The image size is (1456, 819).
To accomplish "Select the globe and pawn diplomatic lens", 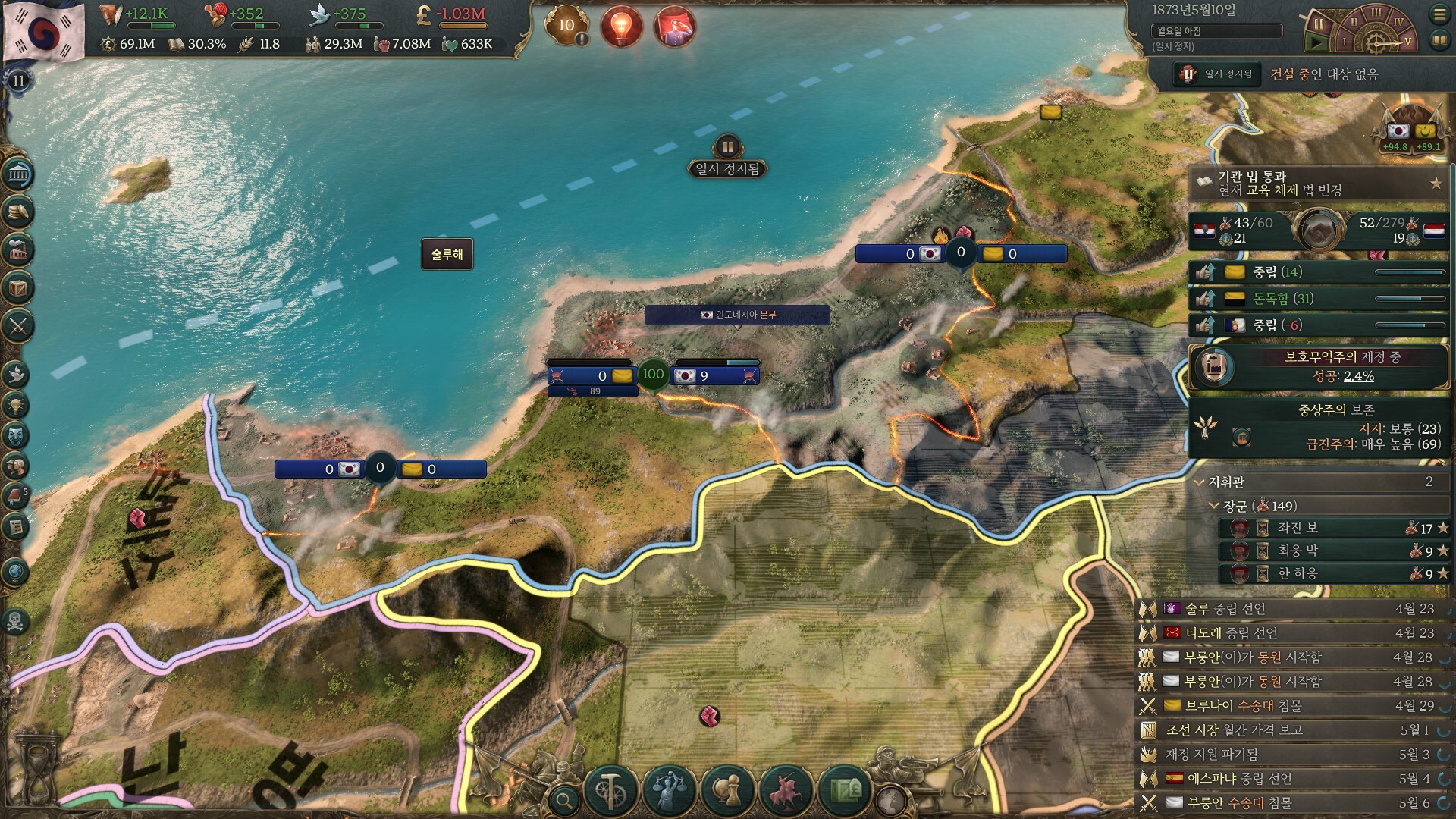I will tap(726, 790).
